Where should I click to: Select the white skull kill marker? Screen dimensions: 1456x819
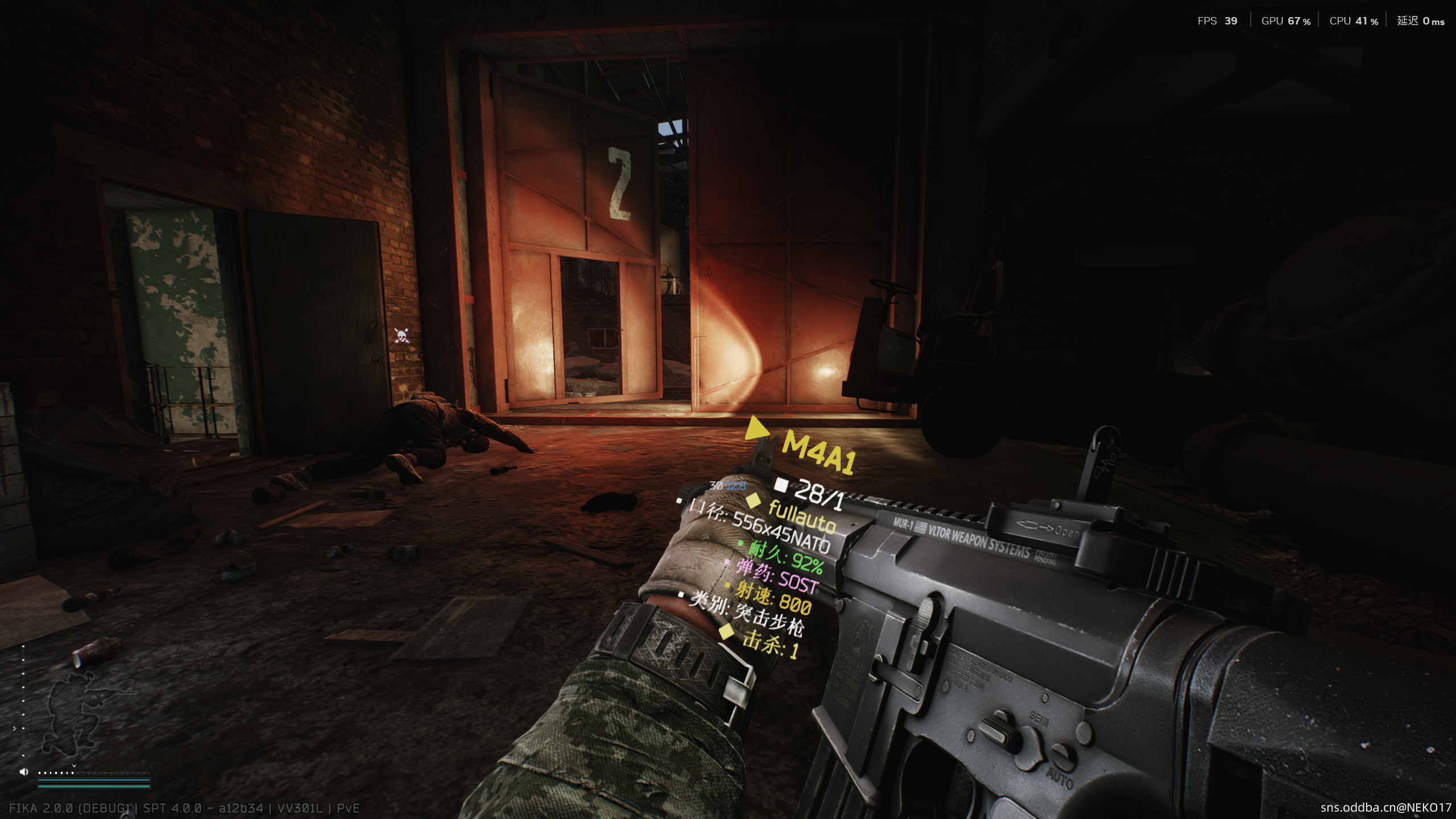(402, 336)
